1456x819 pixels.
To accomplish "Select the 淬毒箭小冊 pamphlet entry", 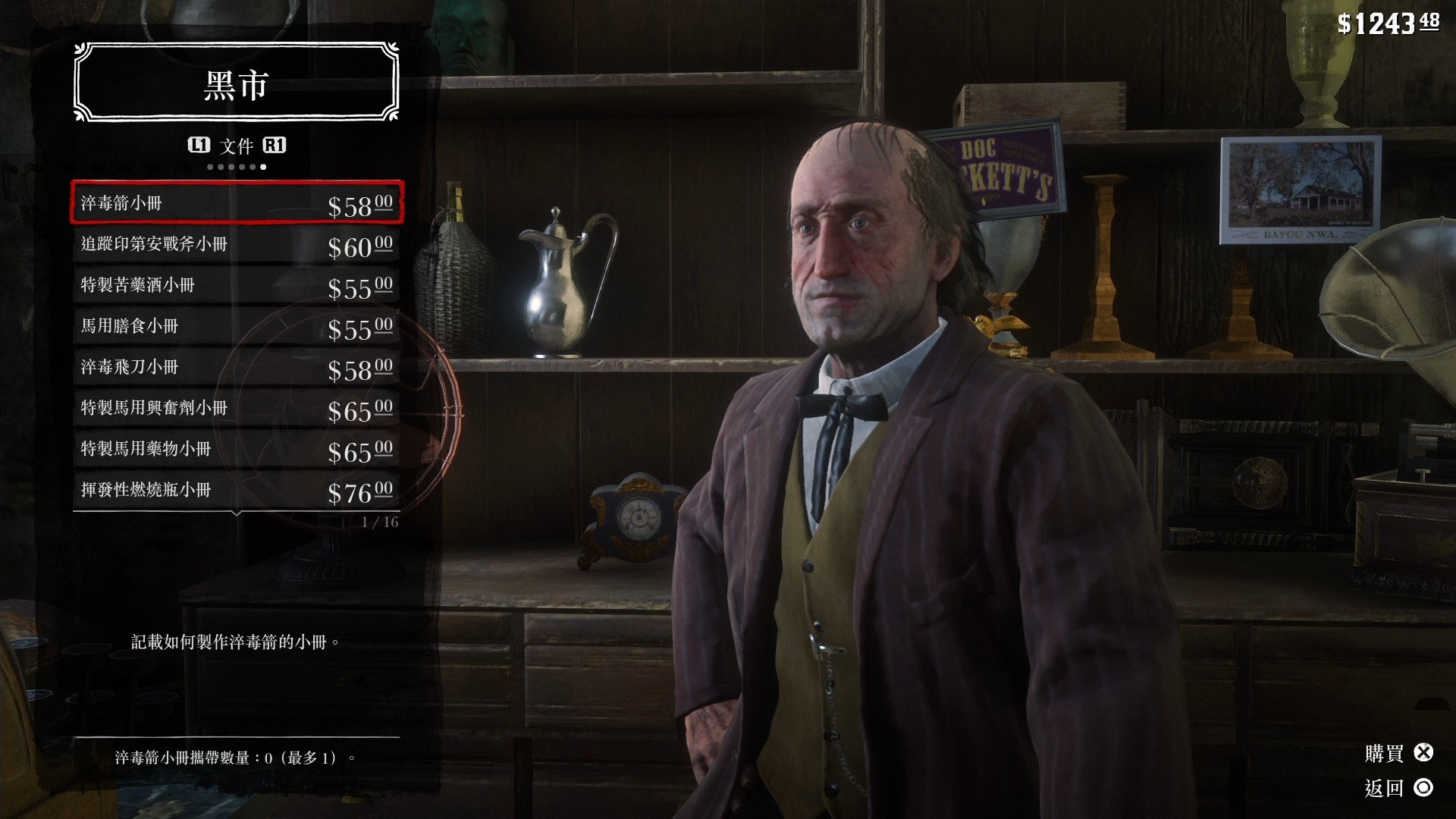I will [237, 202].
